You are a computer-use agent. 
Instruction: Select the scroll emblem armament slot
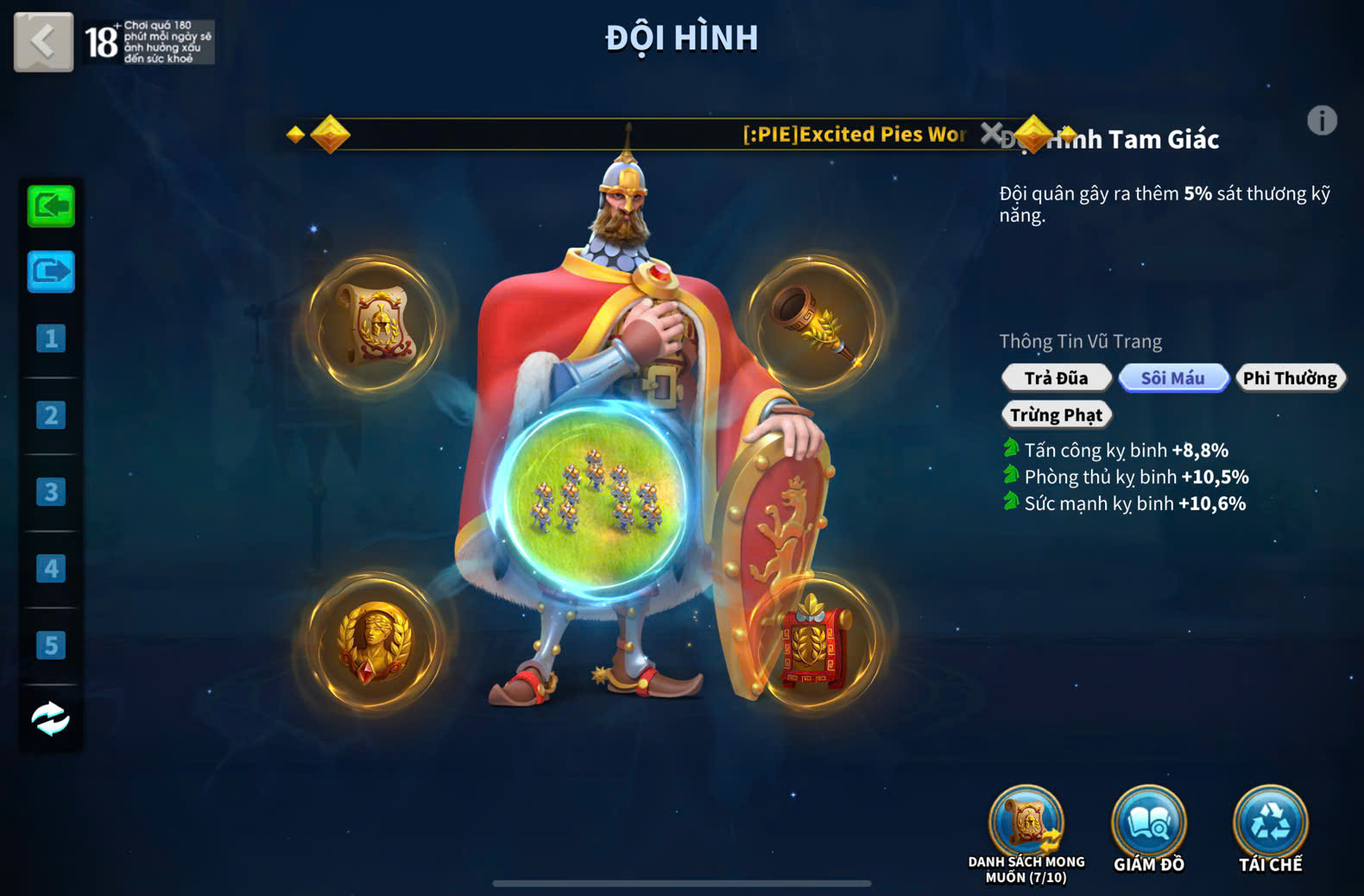[376, 324]
